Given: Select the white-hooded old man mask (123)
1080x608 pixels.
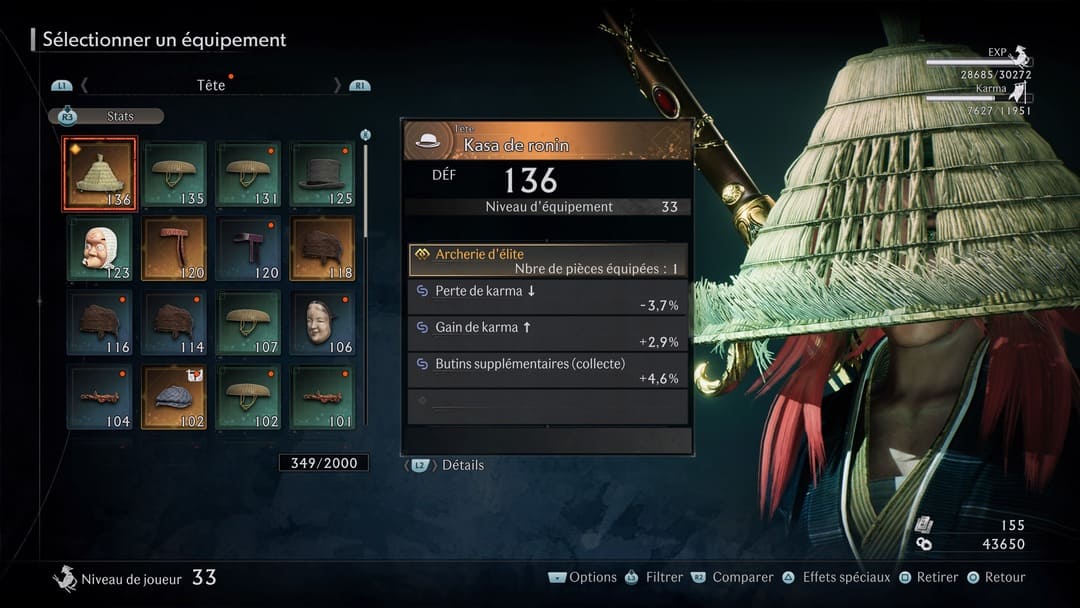Looking at the screenshot, I should (100, 248).
